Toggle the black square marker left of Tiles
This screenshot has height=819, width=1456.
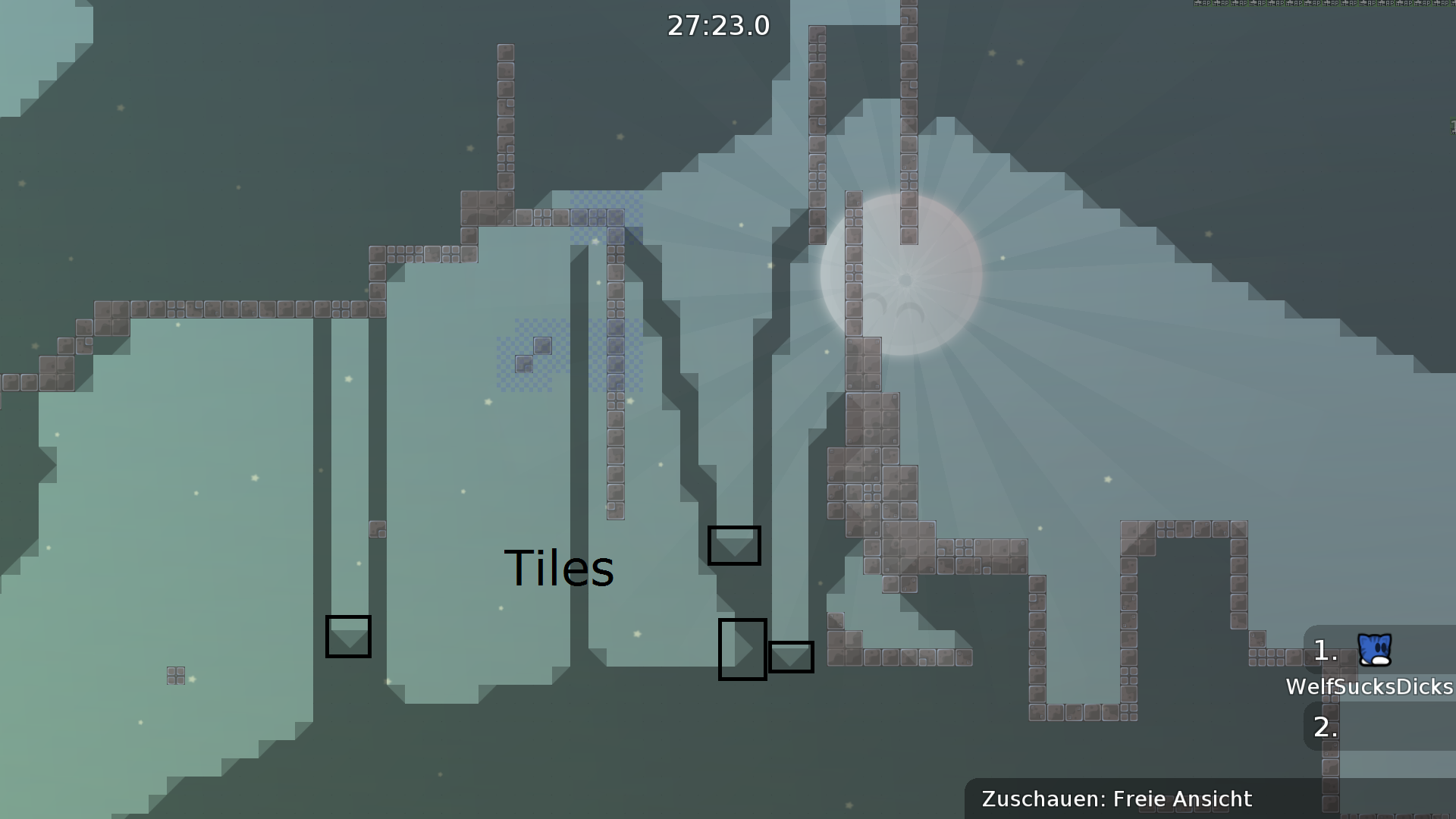[347, 637]
